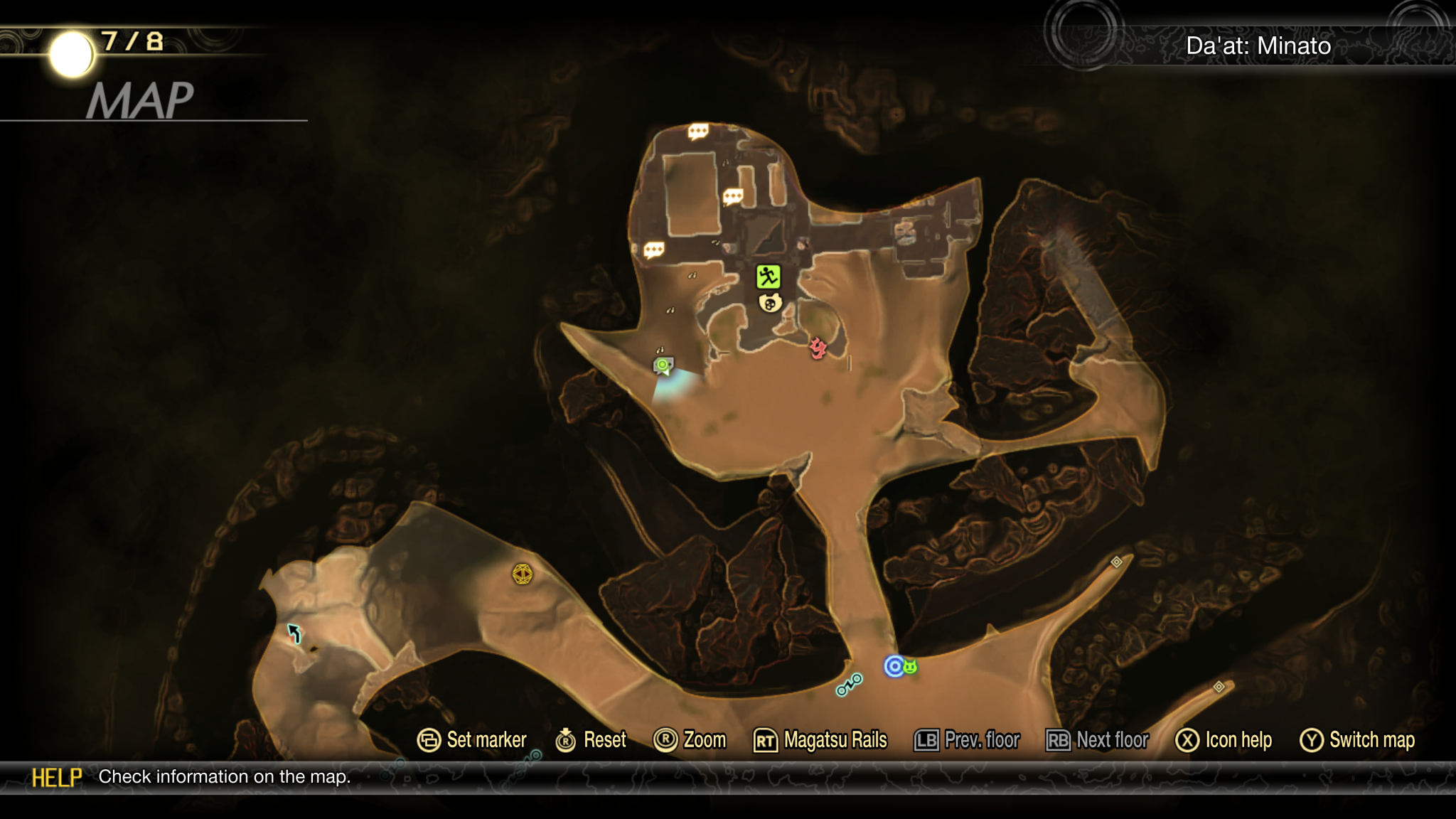Viewport: 1456px width, 819px height.
Task: Click the green quest speech-bubble marker
Action: click(x=663, y=366)
